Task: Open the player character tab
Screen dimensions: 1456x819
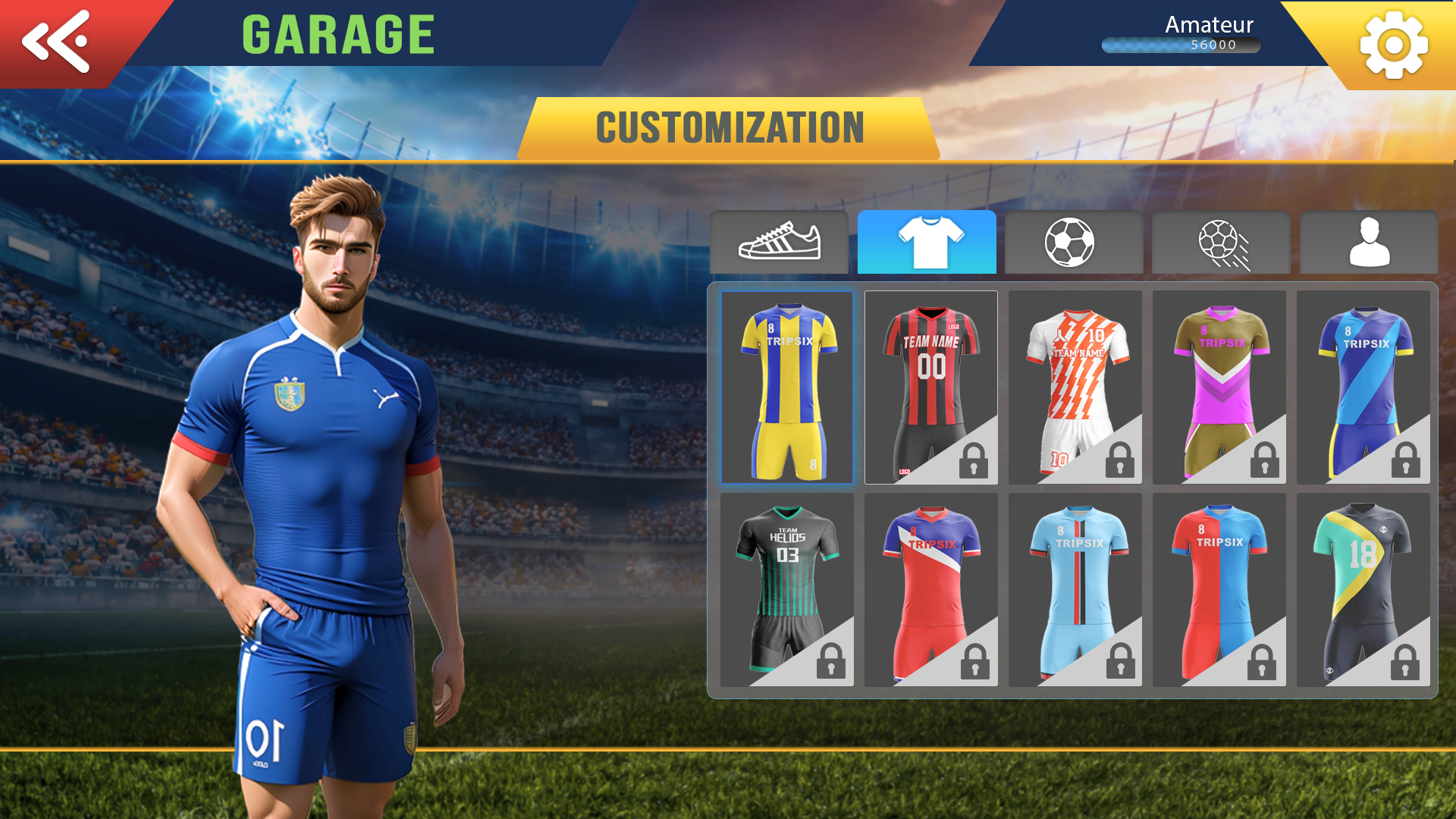Action: 1369,243
